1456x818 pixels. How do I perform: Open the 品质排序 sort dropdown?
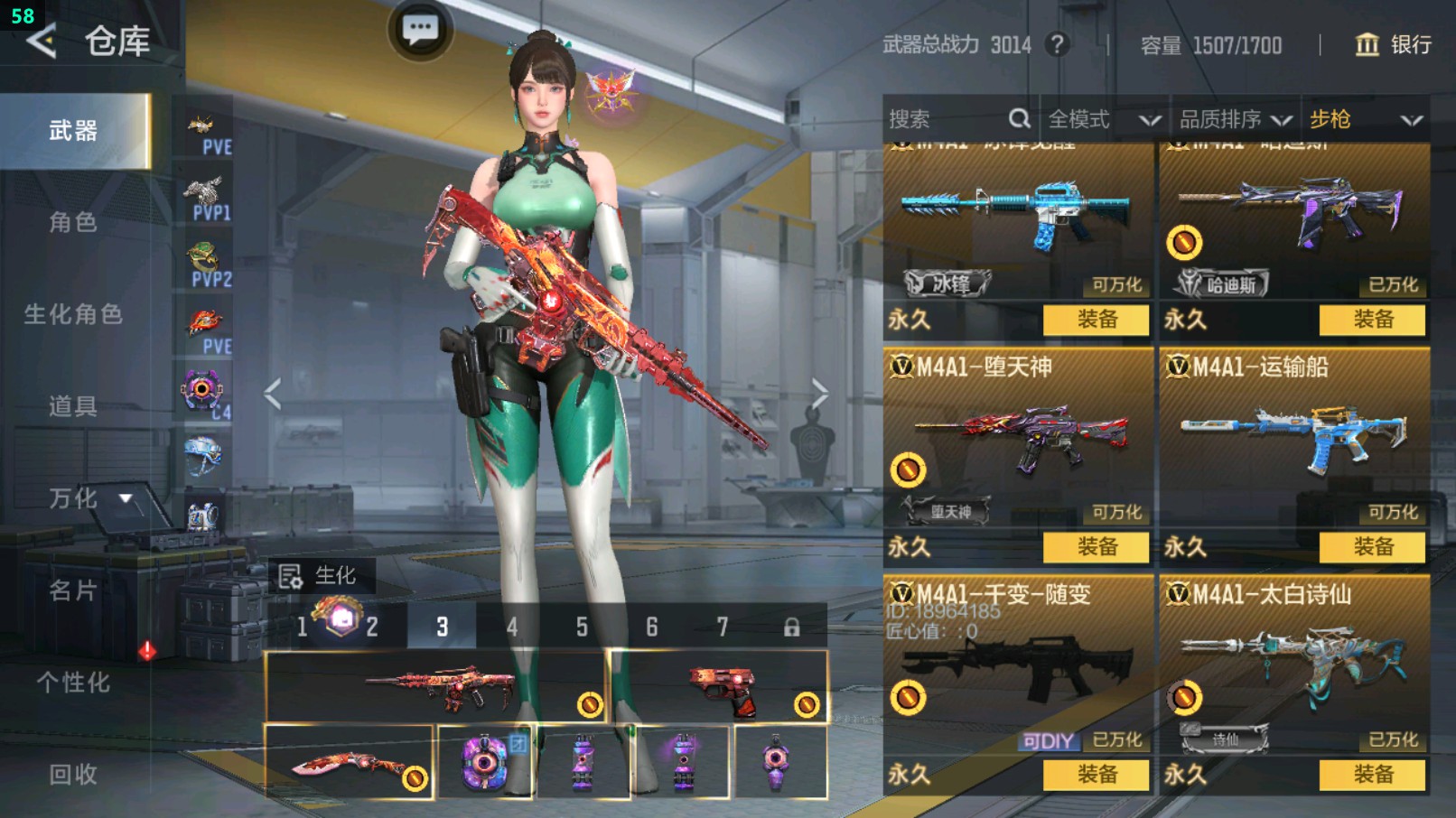coord(1234,119)
